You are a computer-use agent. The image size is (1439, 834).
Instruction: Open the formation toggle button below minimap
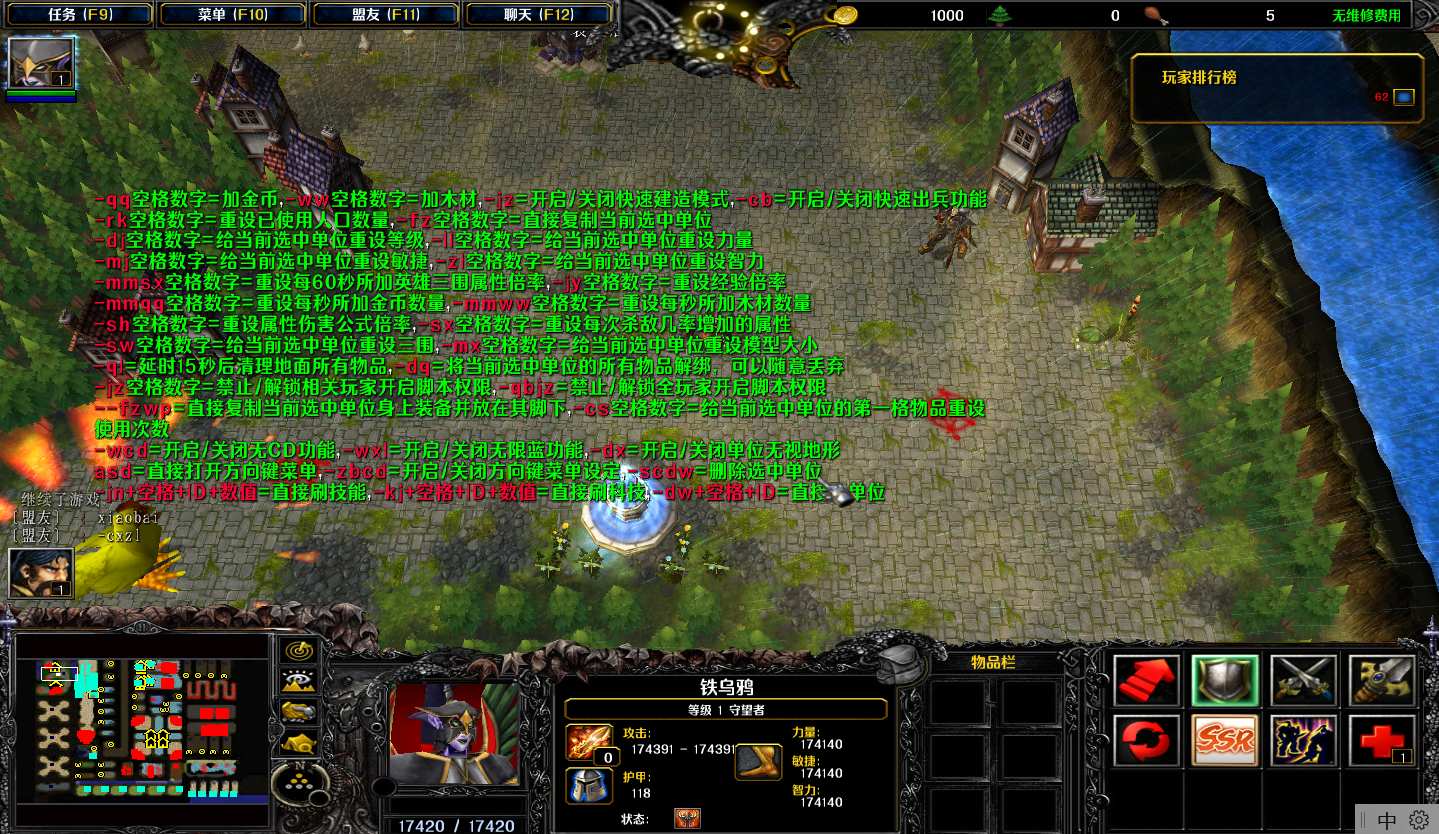point(297,781)
